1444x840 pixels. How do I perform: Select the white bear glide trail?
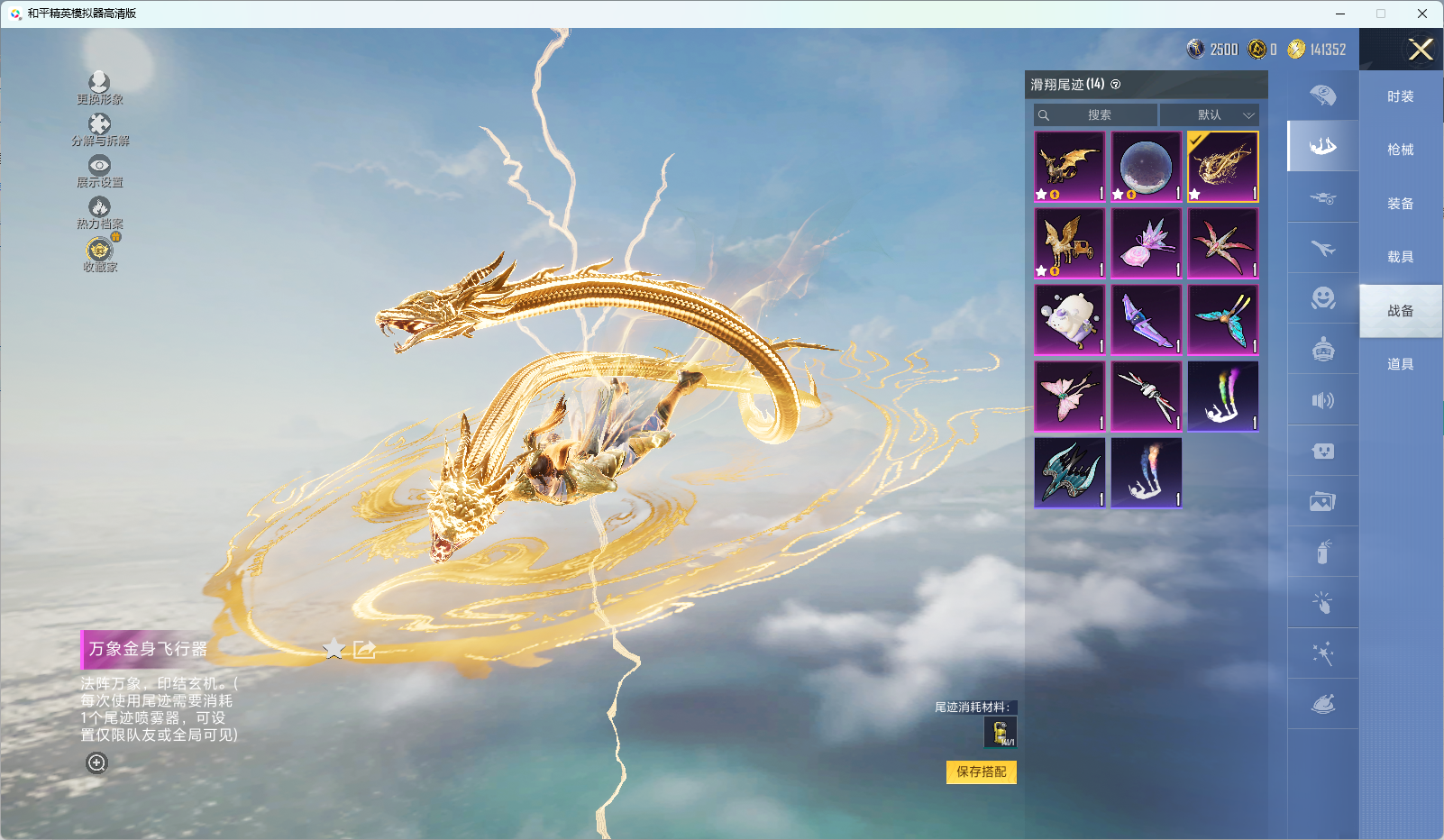pos(1069,321)
